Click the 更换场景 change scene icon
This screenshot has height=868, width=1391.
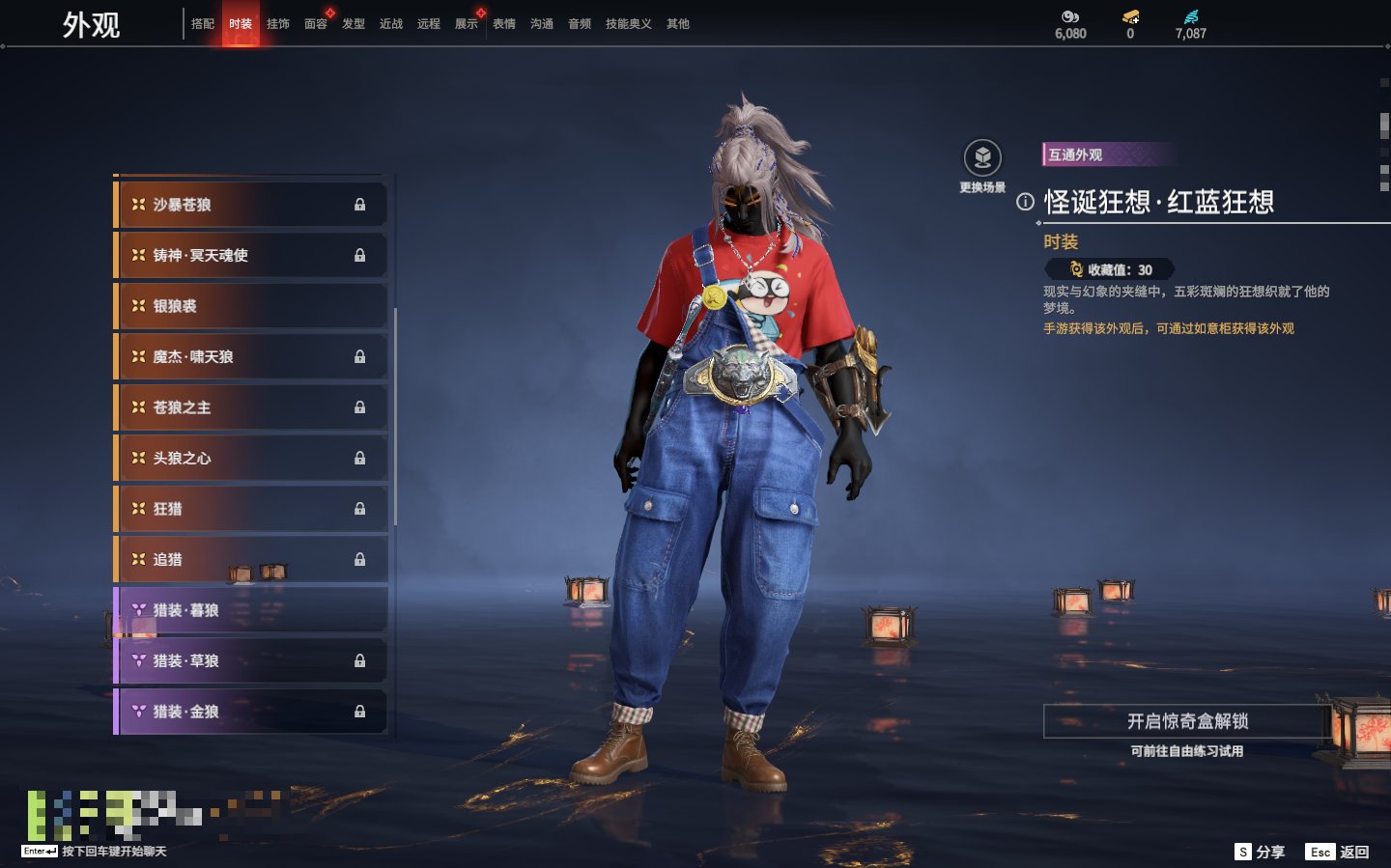tap(982, 158)
